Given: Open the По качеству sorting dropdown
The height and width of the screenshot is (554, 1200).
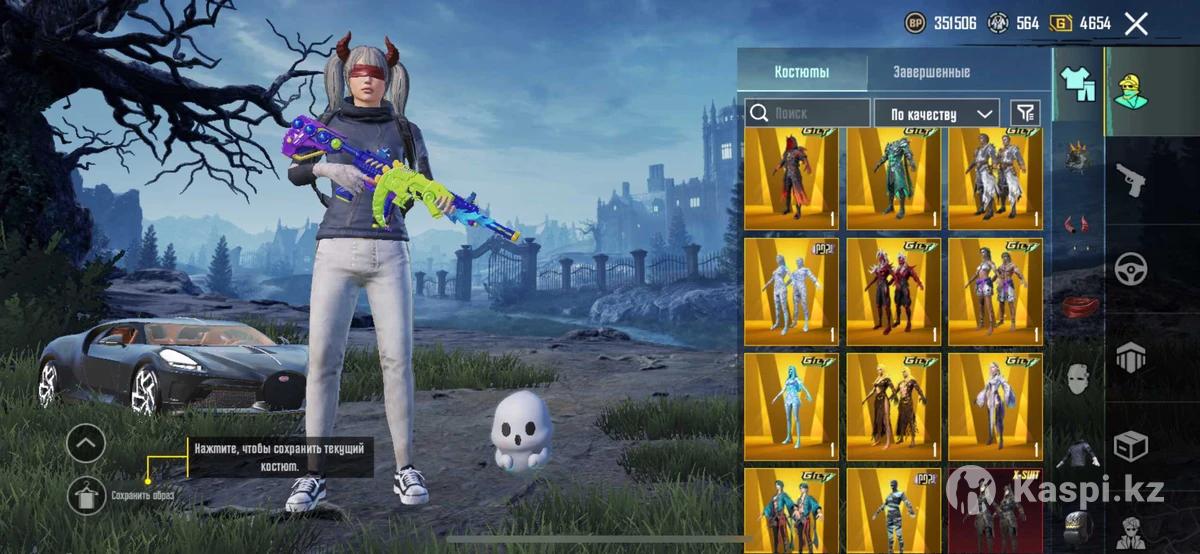Looking at the screenshot, I should coord(937,113).
